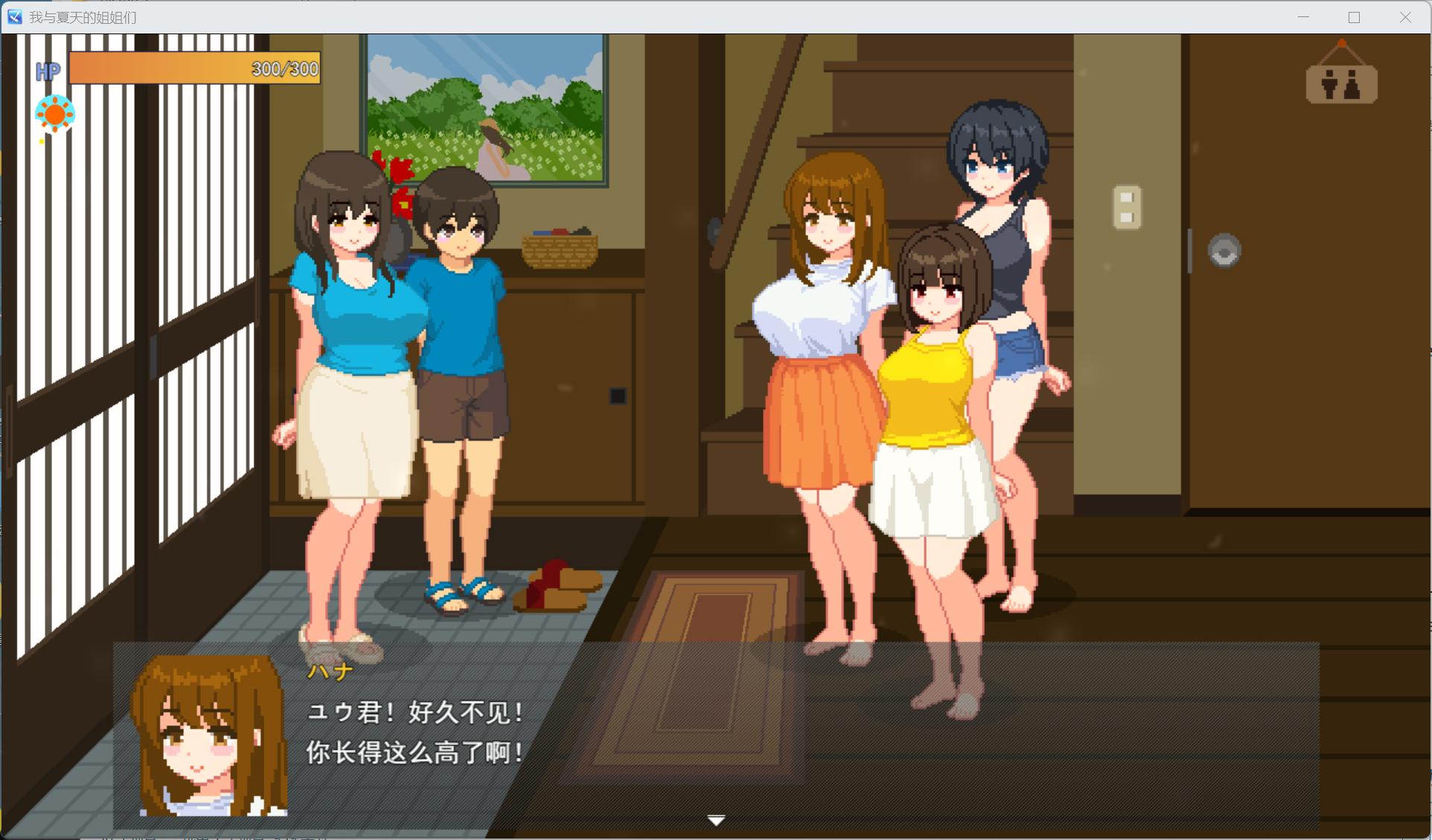Viewport: 1432px width, 840px height.
Task: Select the dialogue line ユウ君！好久不见！
Action: (415, 713)
